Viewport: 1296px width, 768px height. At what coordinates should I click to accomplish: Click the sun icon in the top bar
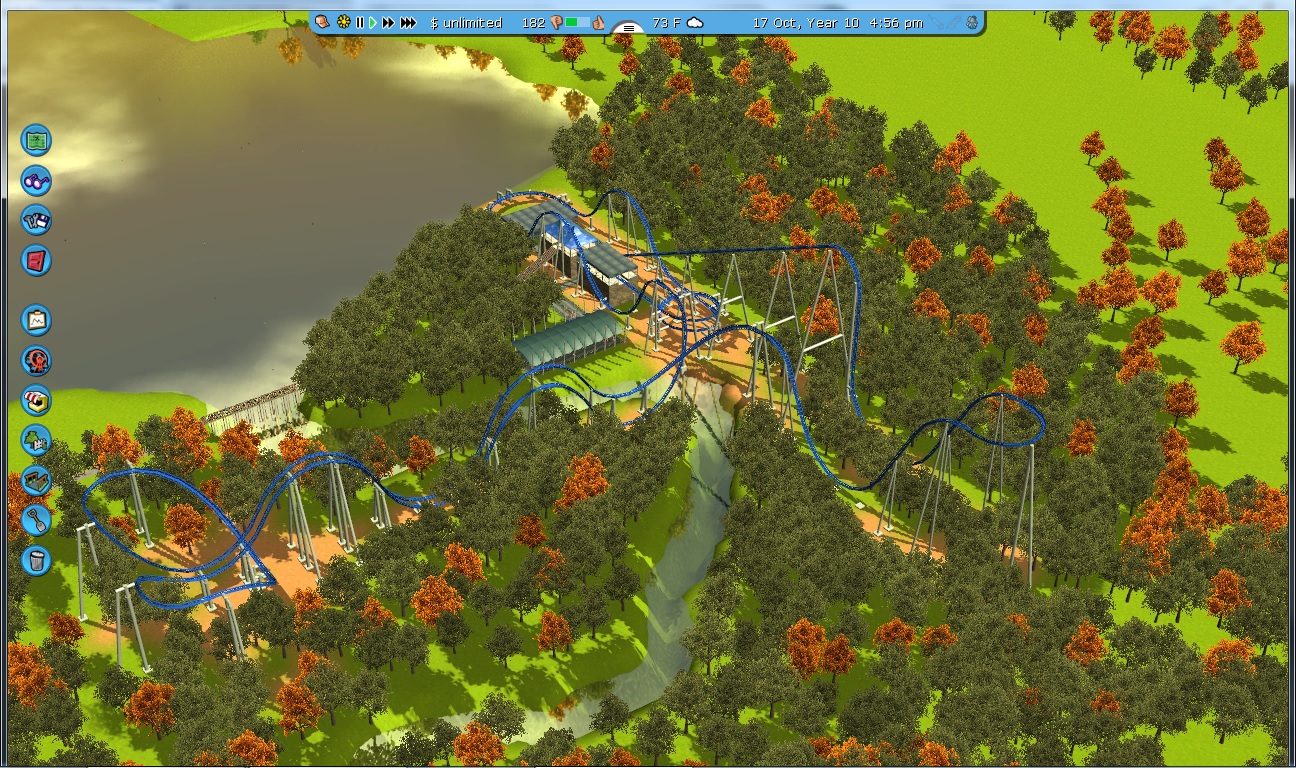[344, 22]
